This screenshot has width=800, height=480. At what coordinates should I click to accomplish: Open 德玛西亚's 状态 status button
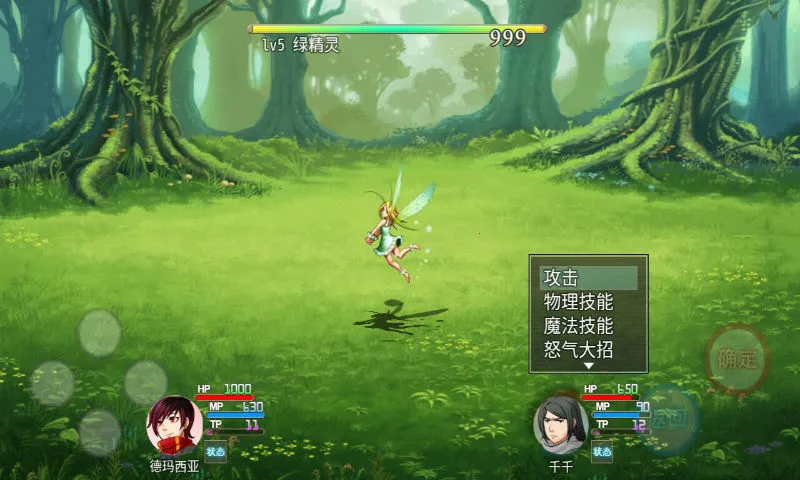[x=216, y=451]
